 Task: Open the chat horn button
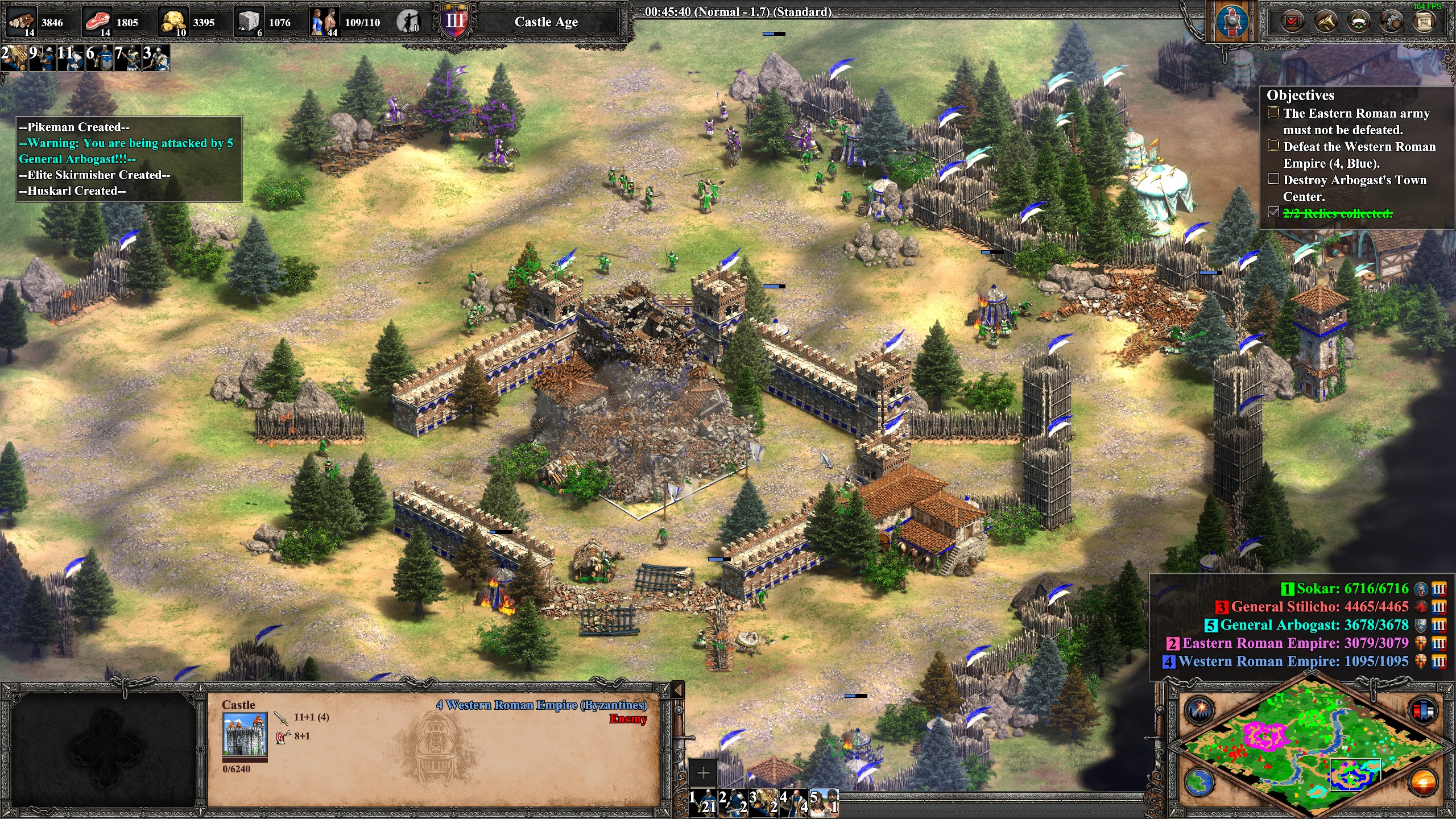1326,22
